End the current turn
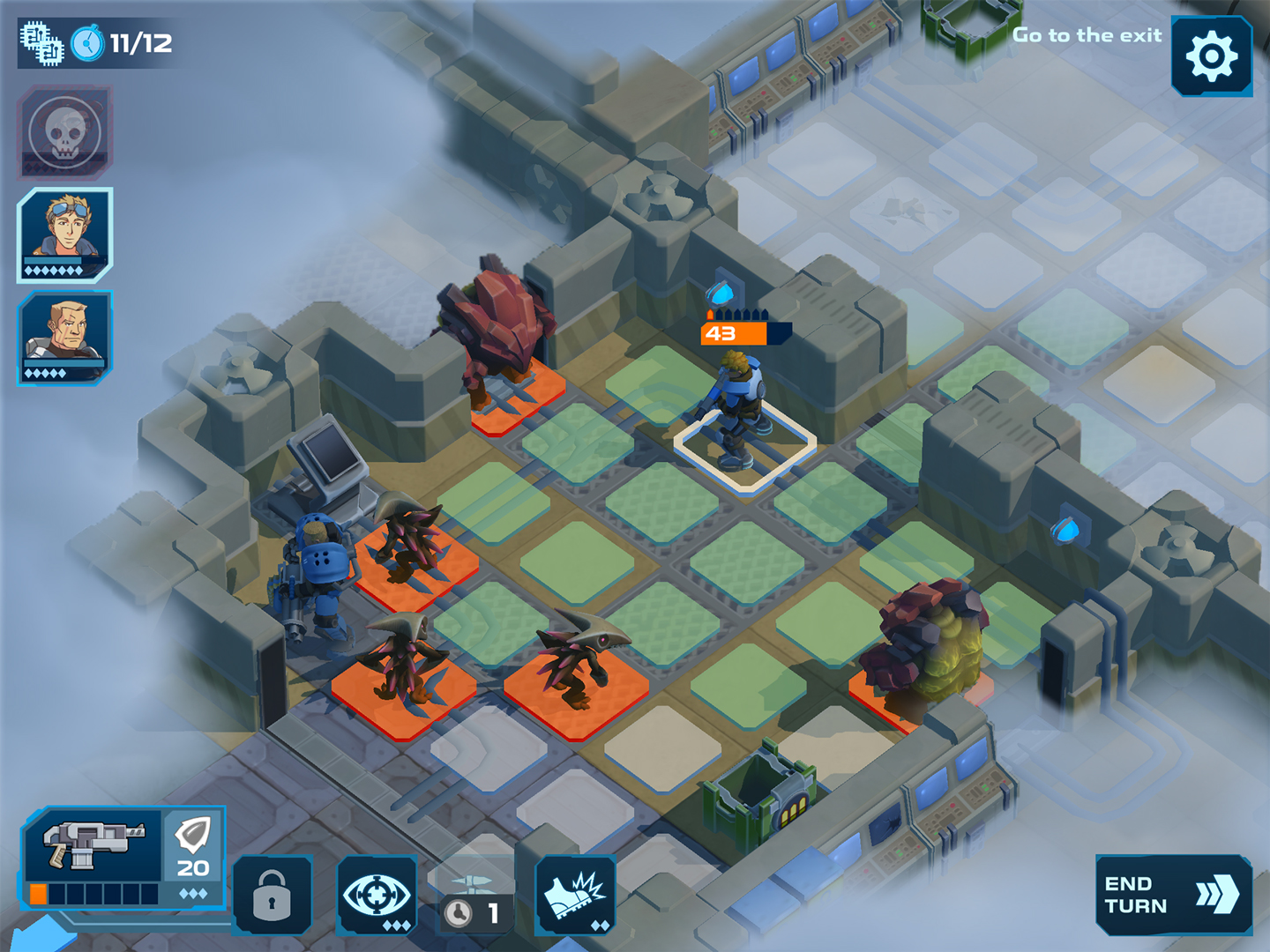Screen dimensions: 1270x952 pos(1172,895)
